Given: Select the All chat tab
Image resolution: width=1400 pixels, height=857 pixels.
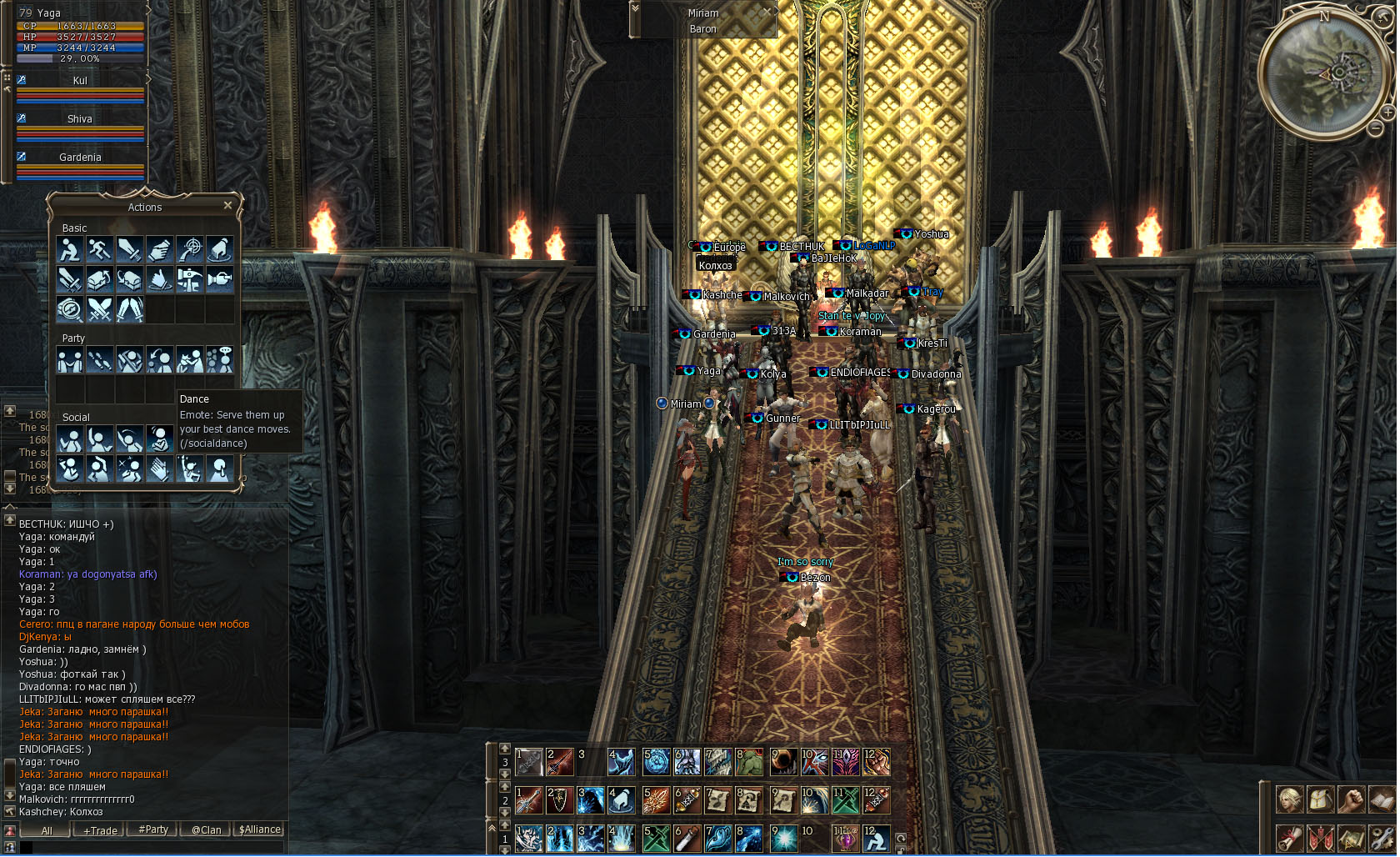Looking at the screenshot, I should point(47,830).
